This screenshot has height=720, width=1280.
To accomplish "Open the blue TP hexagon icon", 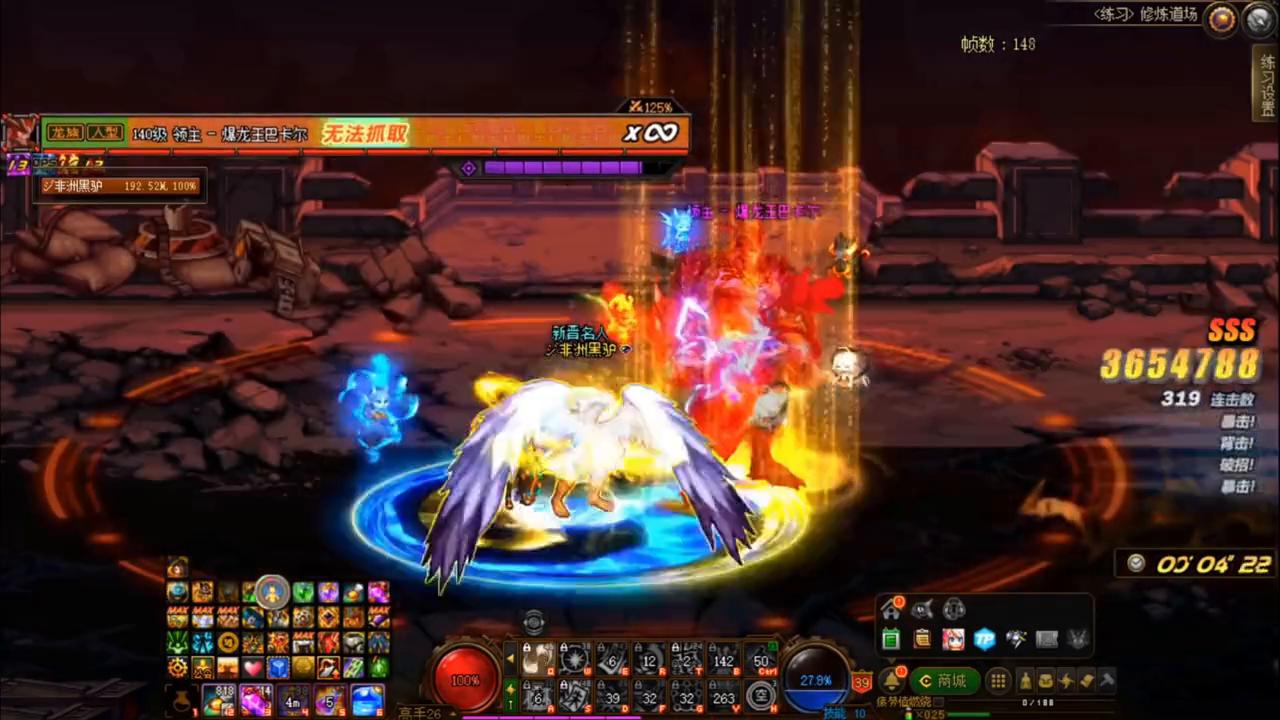I will pos(985,639).
